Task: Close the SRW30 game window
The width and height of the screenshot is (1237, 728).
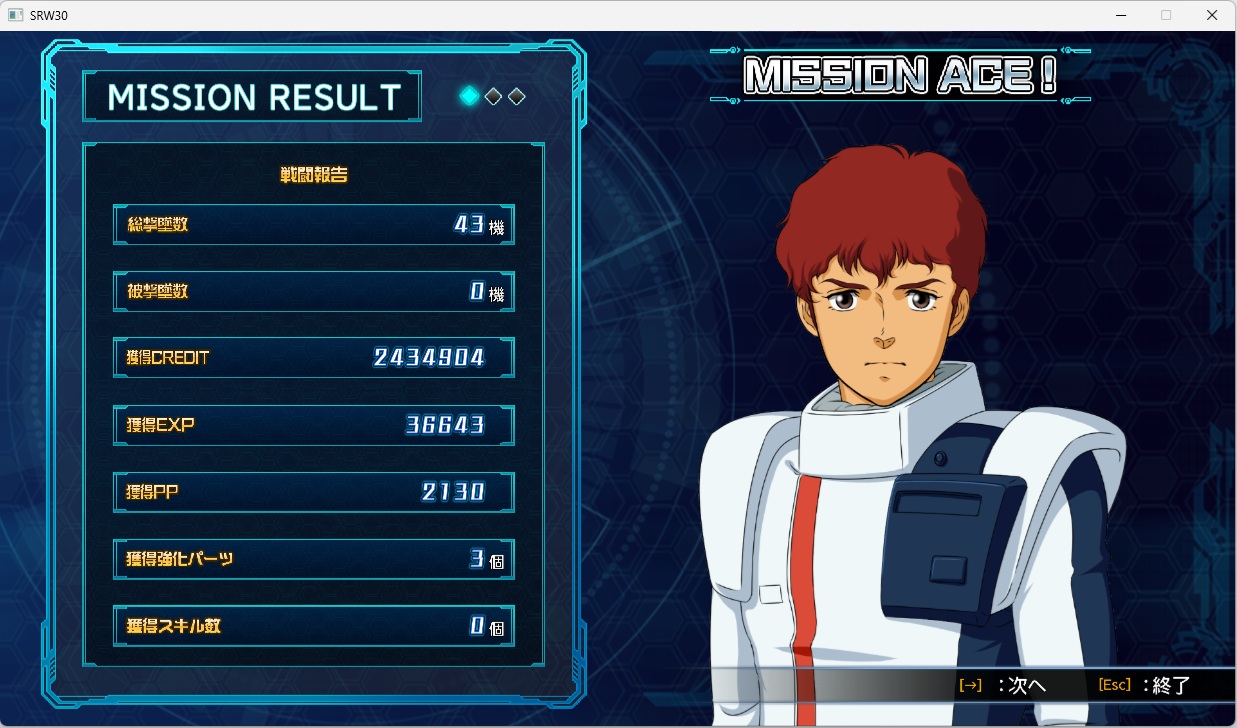Action: click(x=1211, y=15)
